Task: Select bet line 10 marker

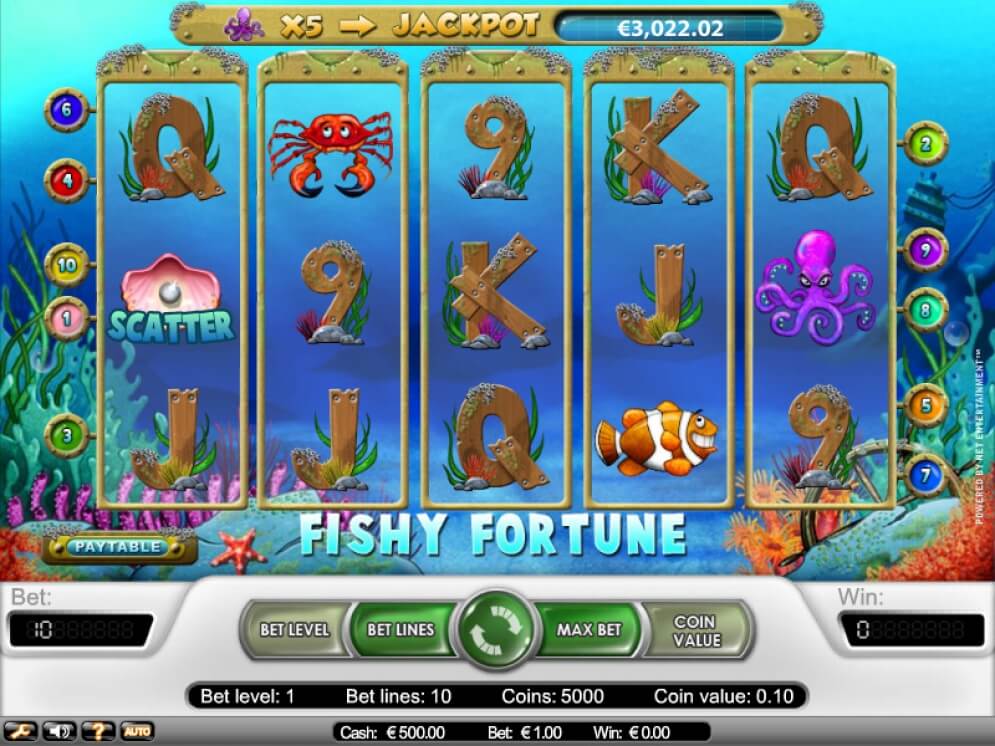Action: tap(67, 265)
